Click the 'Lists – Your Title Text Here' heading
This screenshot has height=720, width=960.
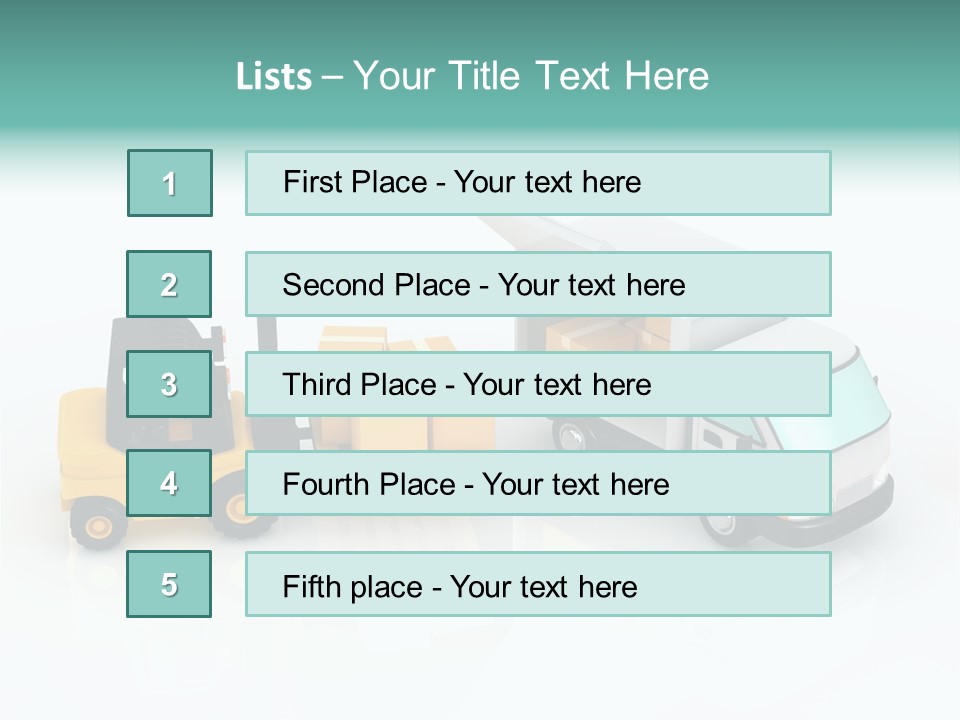(x=472, y=76)
